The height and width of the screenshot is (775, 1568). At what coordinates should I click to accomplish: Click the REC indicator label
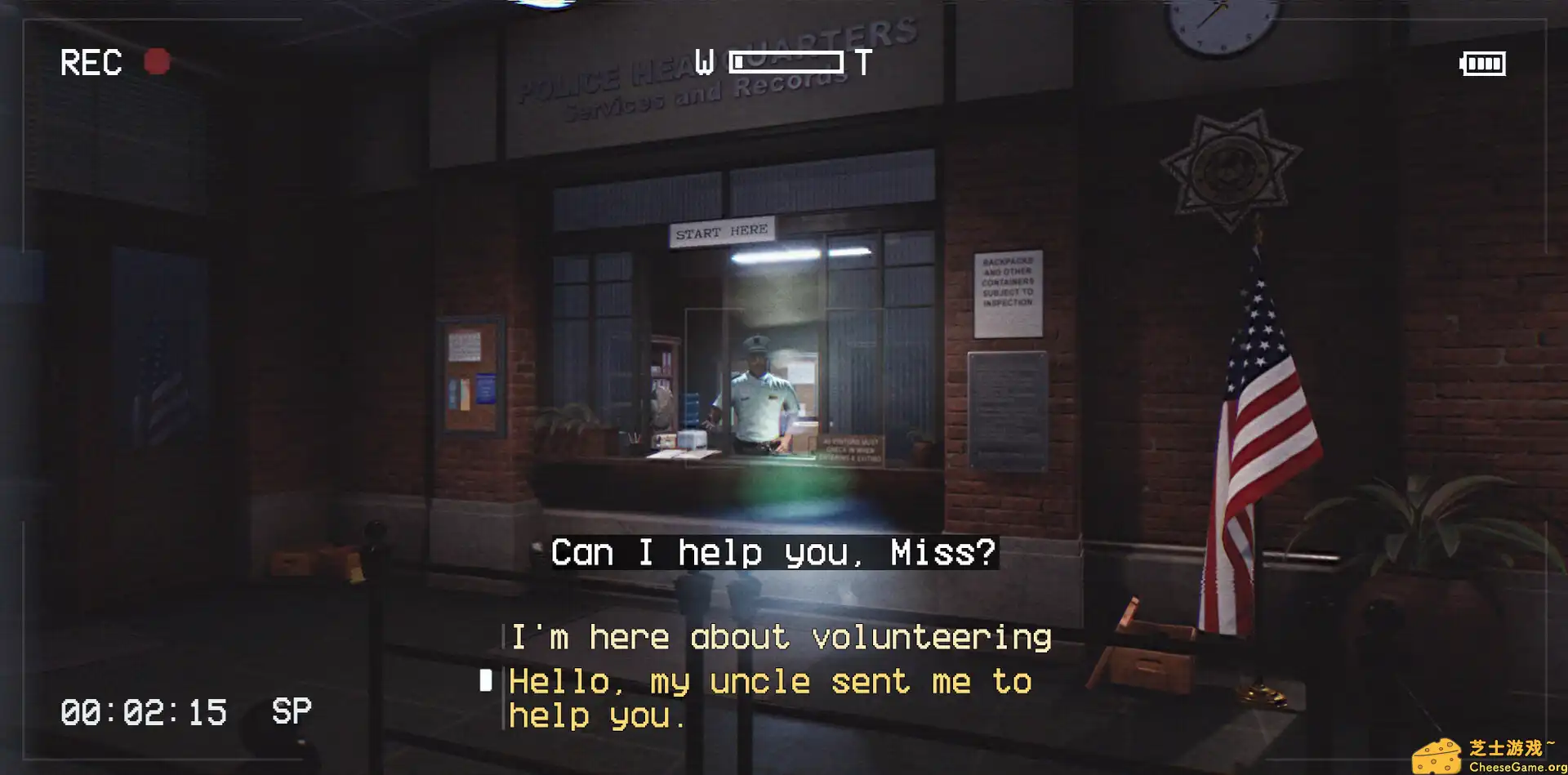click(x=90, y=63)
